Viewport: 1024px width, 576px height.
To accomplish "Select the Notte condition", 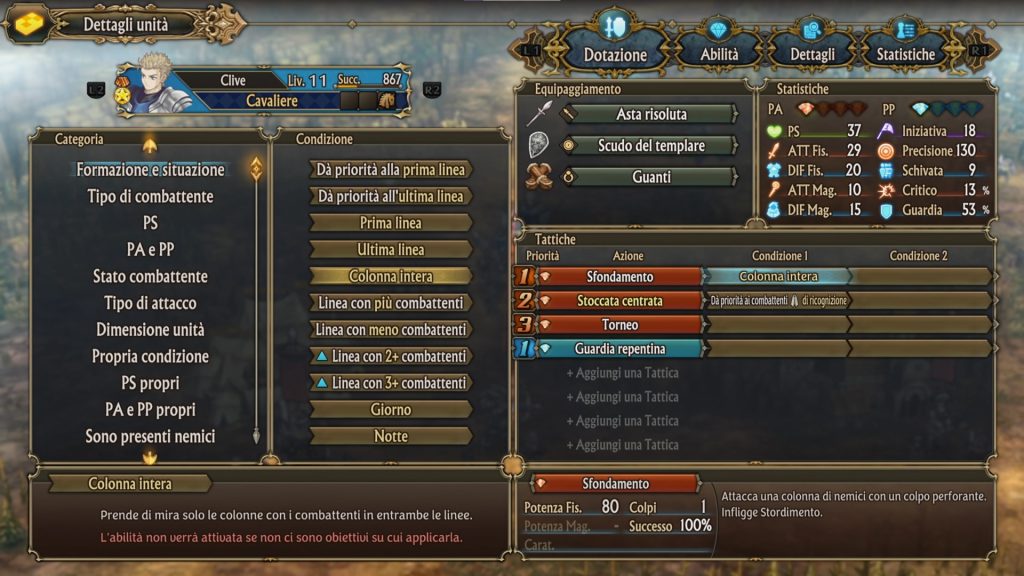I will 391,436.
